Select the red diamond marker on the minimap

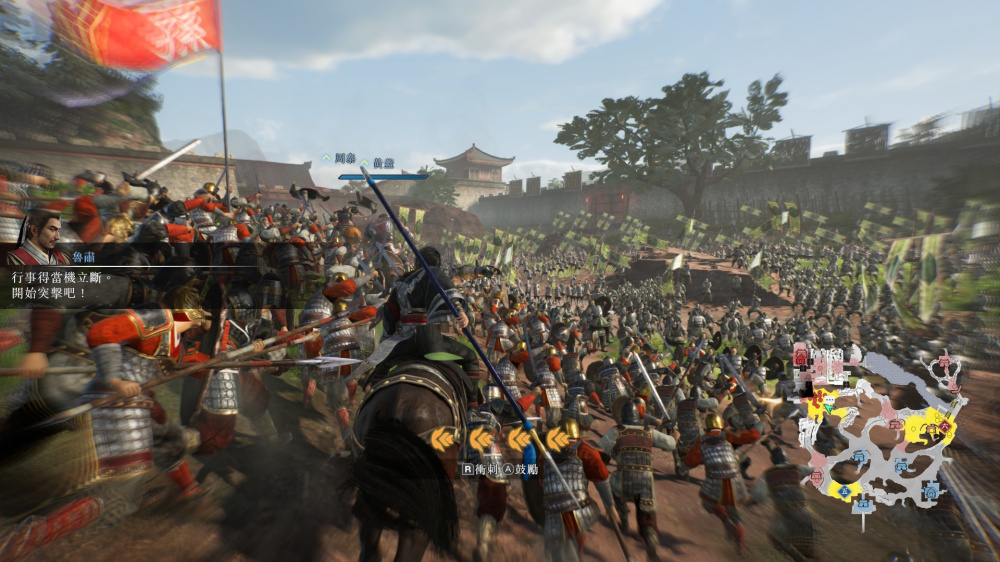coord(944,426)
